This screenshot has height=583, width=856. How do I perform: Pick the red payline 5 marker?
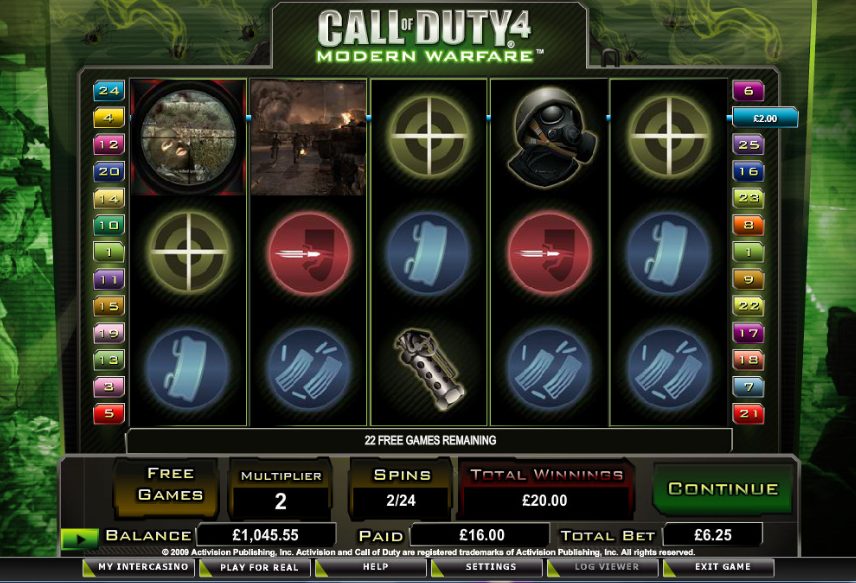coord(108,412)
